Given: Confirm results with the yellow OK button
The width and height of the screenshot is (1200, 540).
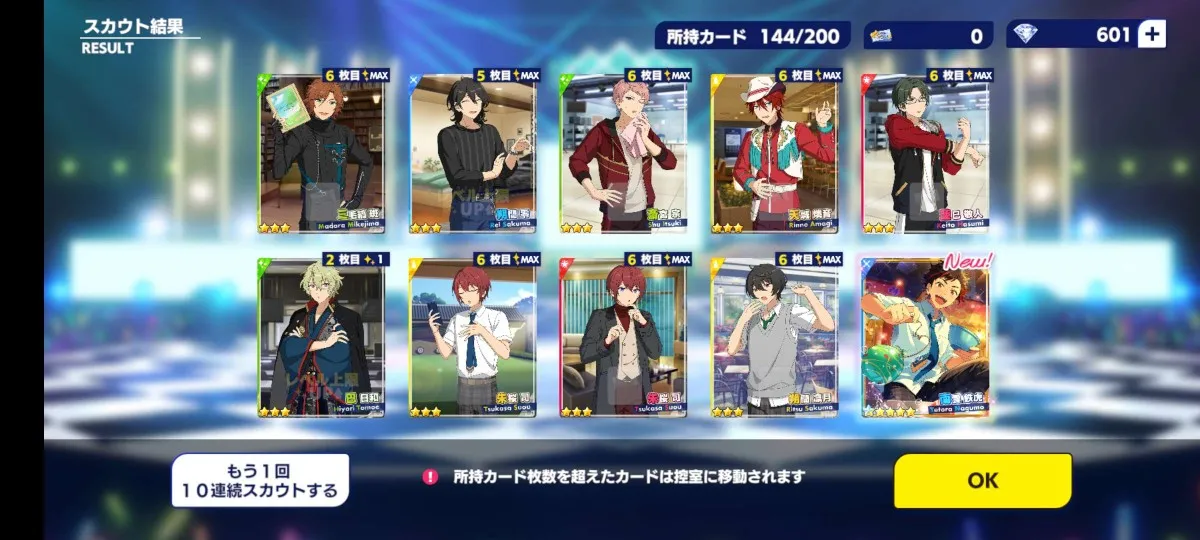Looking at the screenshot, I should click(982, 481).
